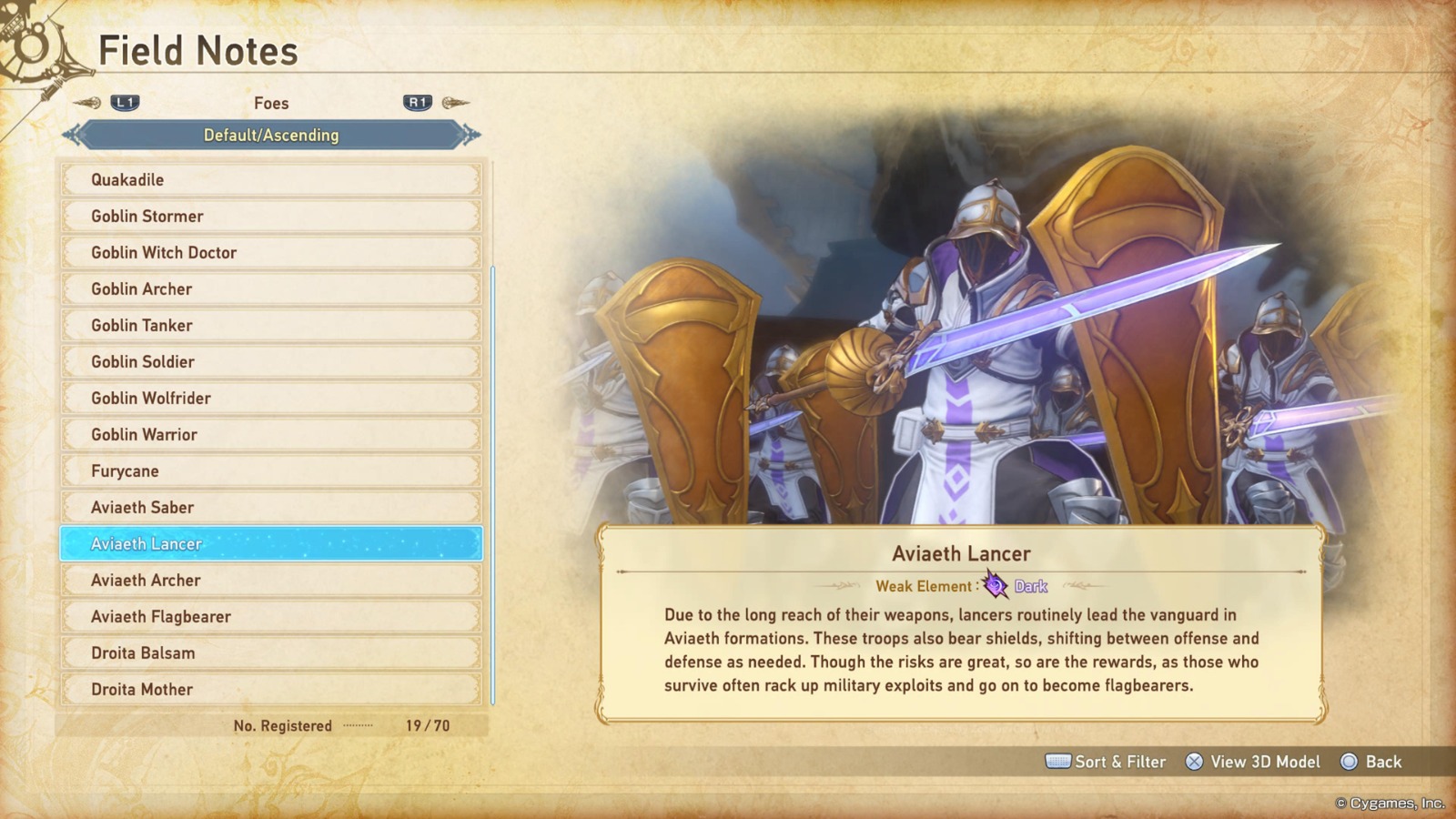Screen dimensions: 1456x819
Task: Click the L1 shoulder button icon
Action: [x=126, y=103]
